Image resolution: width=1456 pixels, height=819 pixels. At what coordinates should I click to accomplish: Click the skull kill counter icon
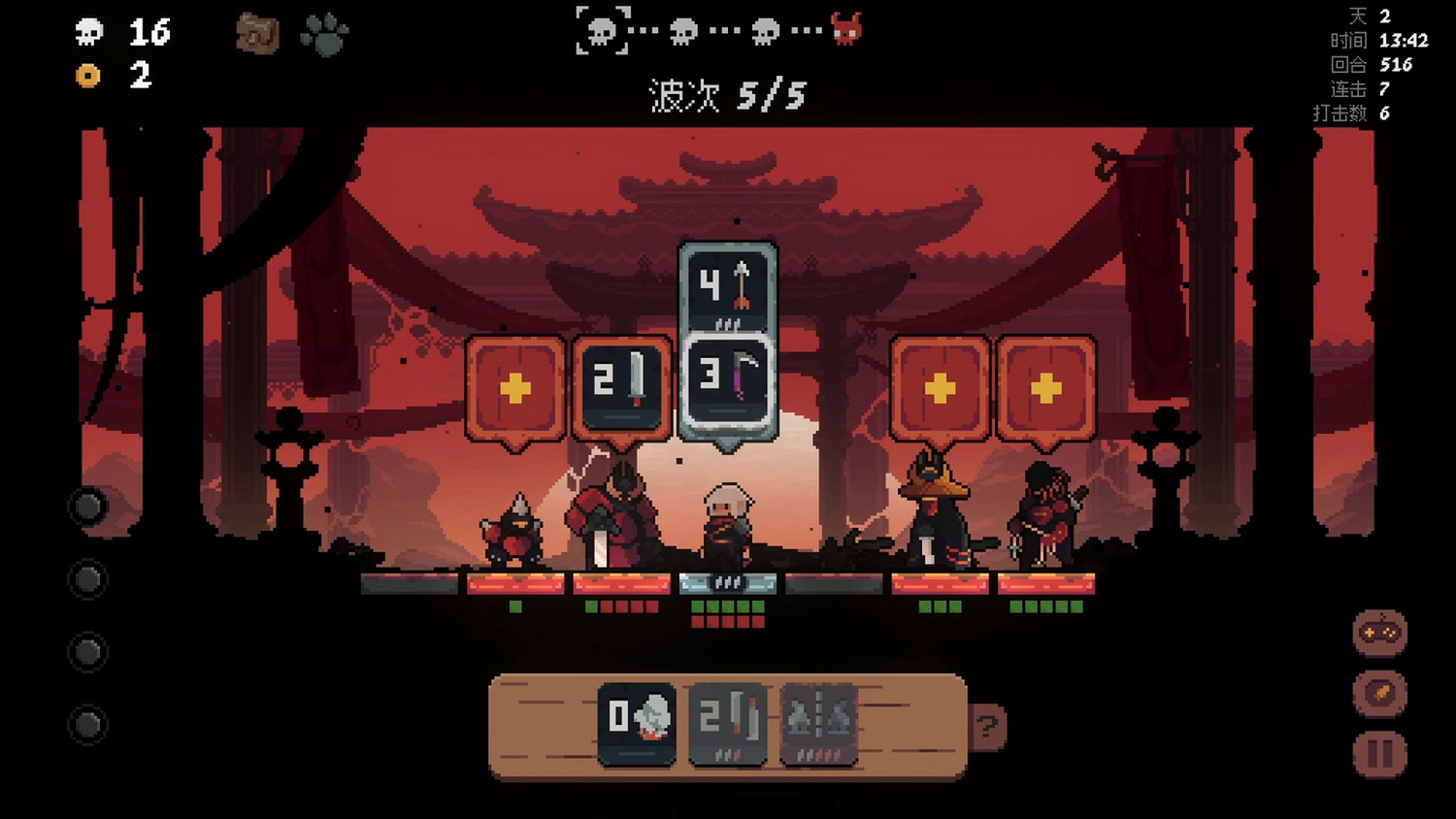(x=90, y=31)
